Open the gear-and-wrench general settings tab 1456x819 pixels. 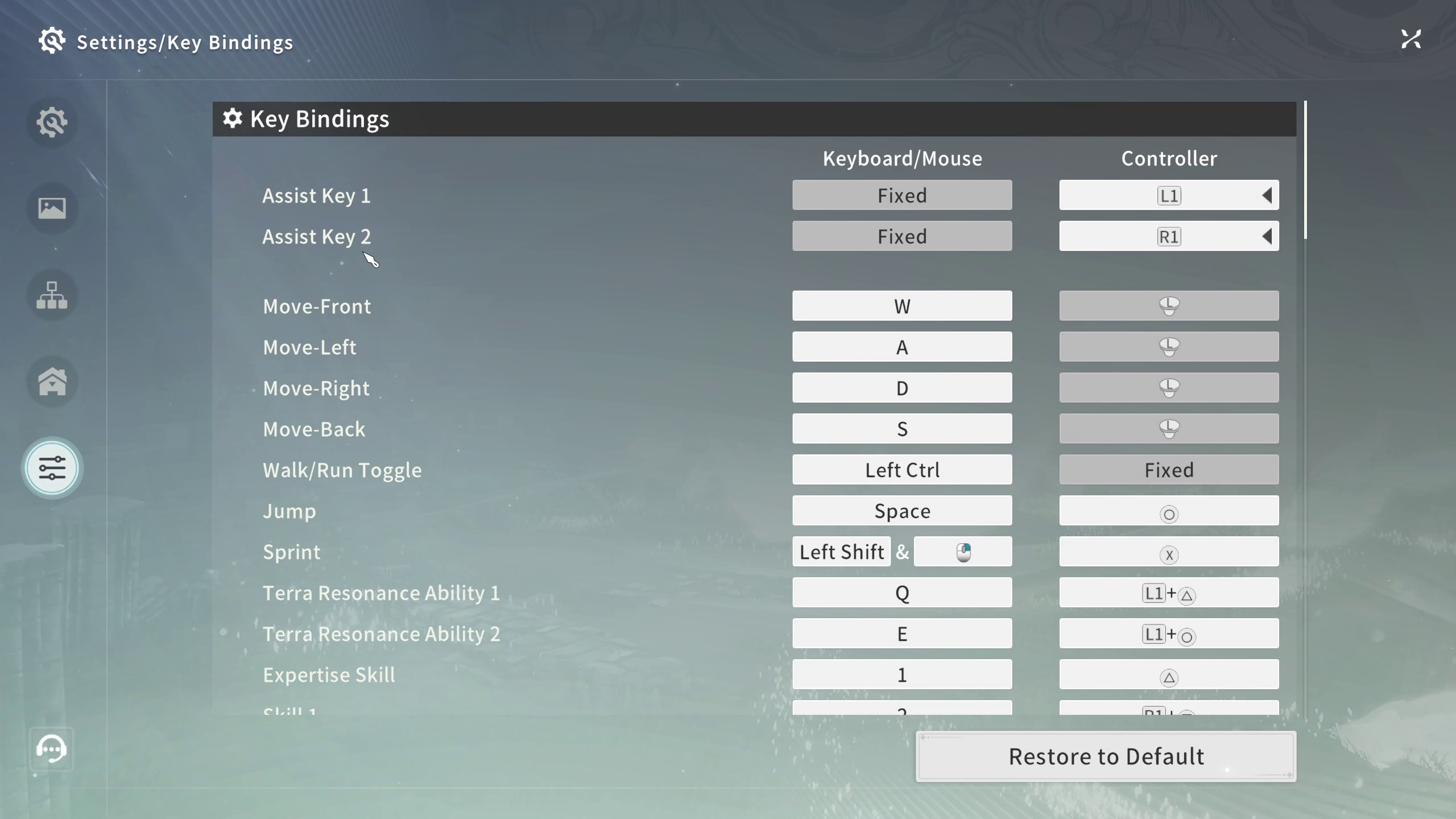click(x=52, y=122)
